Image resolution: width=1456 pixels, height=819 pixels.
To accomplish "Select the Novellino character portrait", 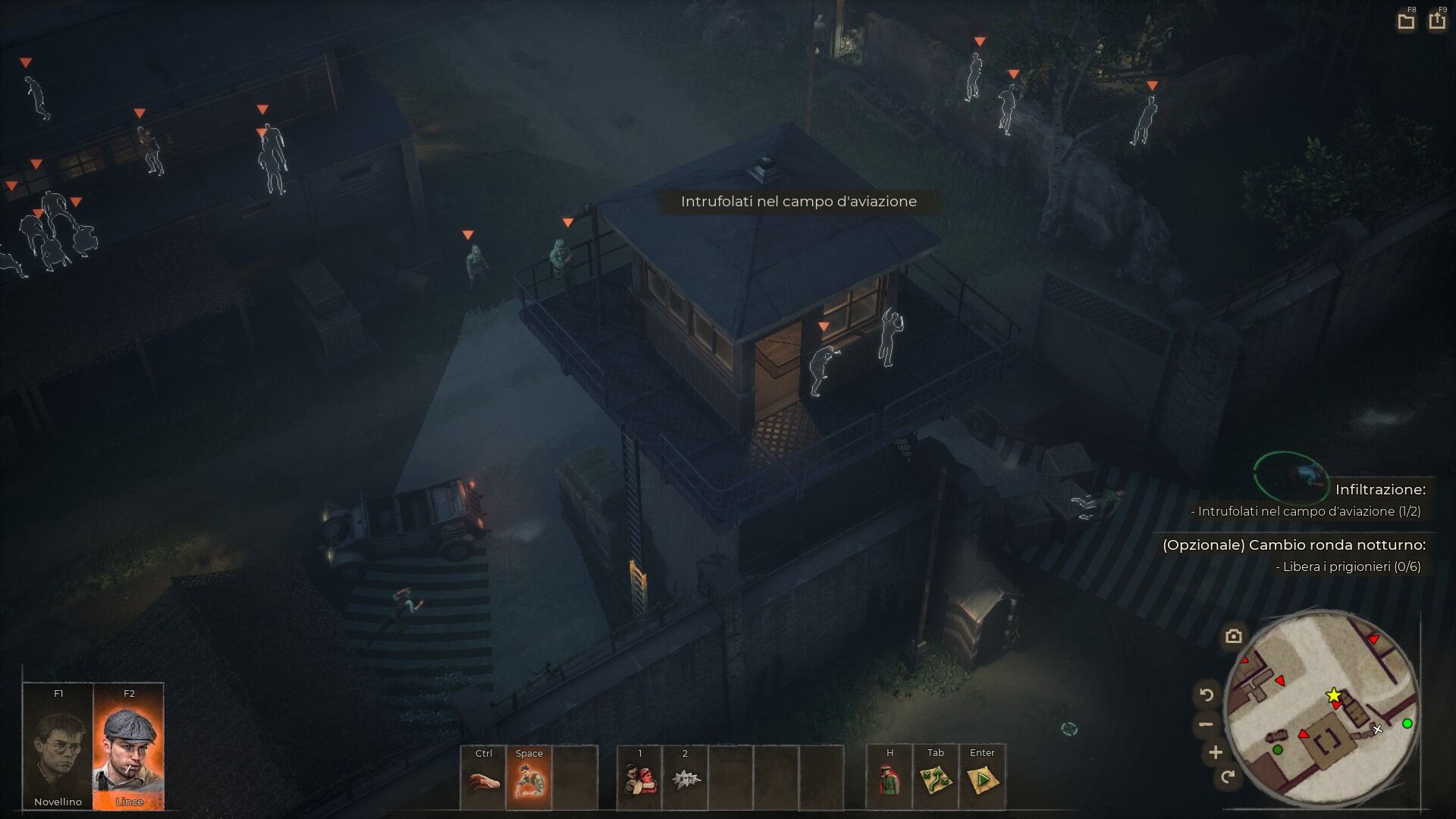I will click(x=58, y=746).
